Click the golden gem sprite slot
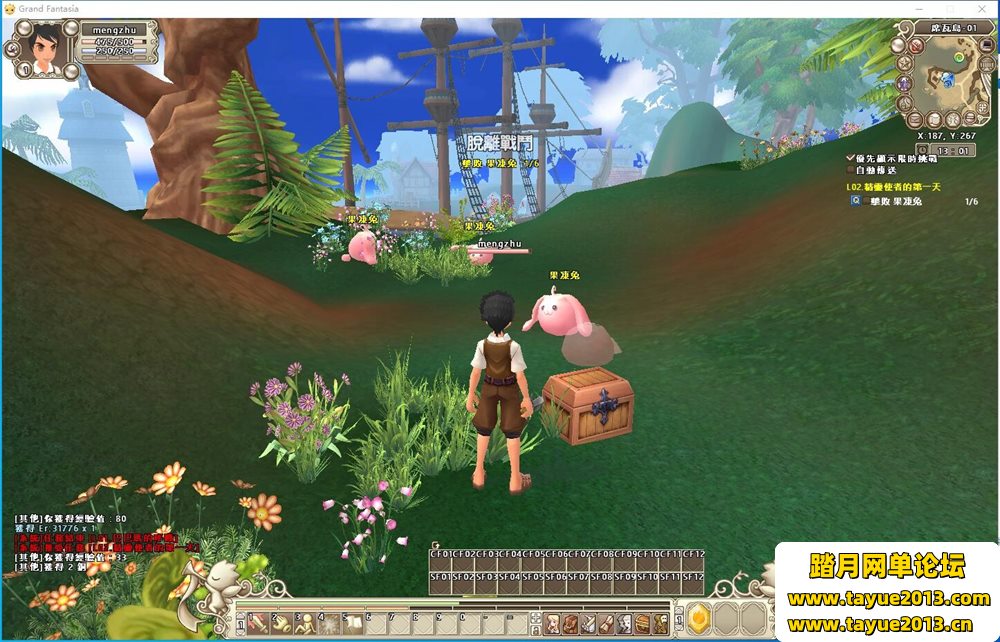The height and width of the screenshot is (642, 1000). point(698,619)
